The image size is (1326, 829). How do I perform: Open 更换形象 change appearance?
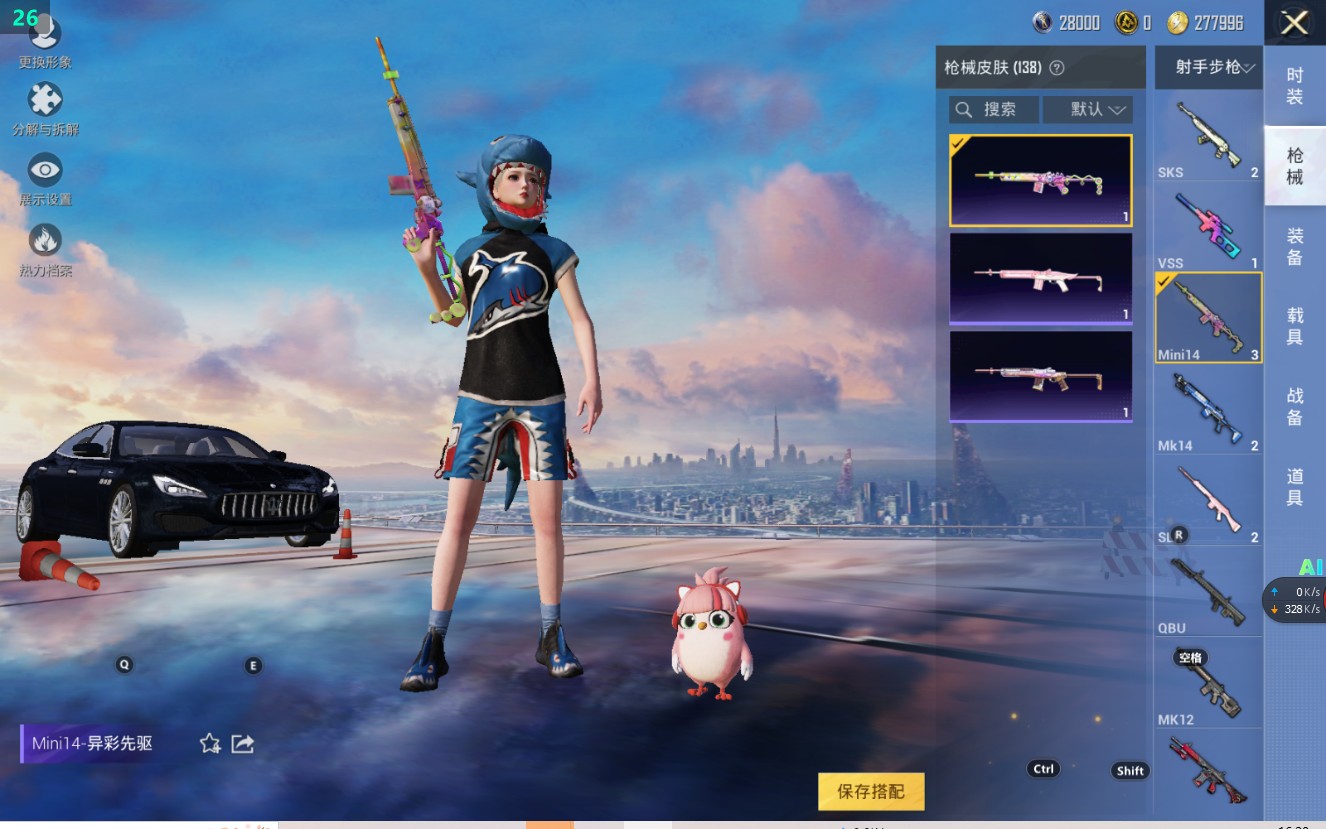click(x=45, y=42)
